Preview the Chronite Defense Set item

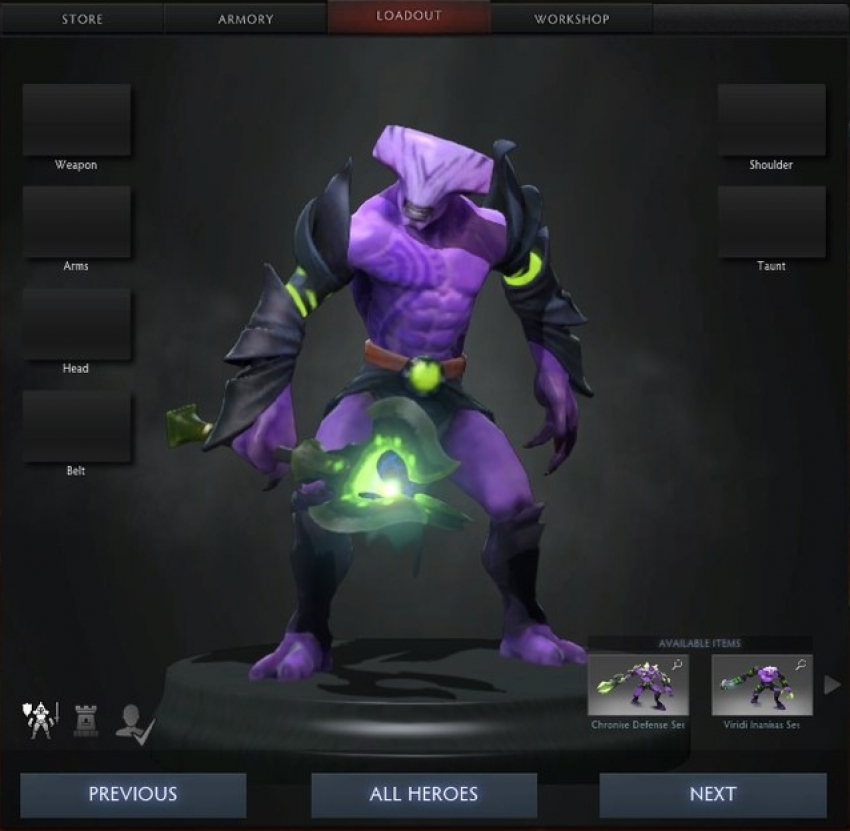(638, 685)
